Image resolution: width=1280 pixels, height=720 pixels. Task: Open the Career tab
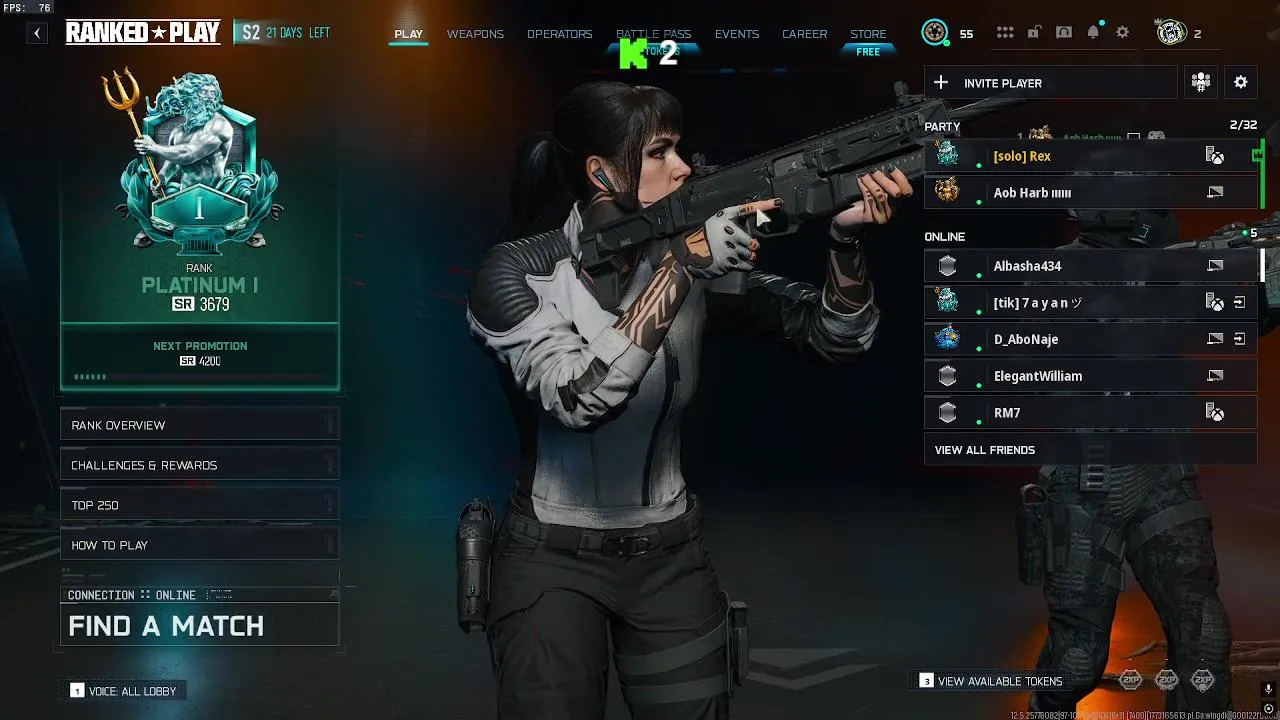click(x=804, y=34)
